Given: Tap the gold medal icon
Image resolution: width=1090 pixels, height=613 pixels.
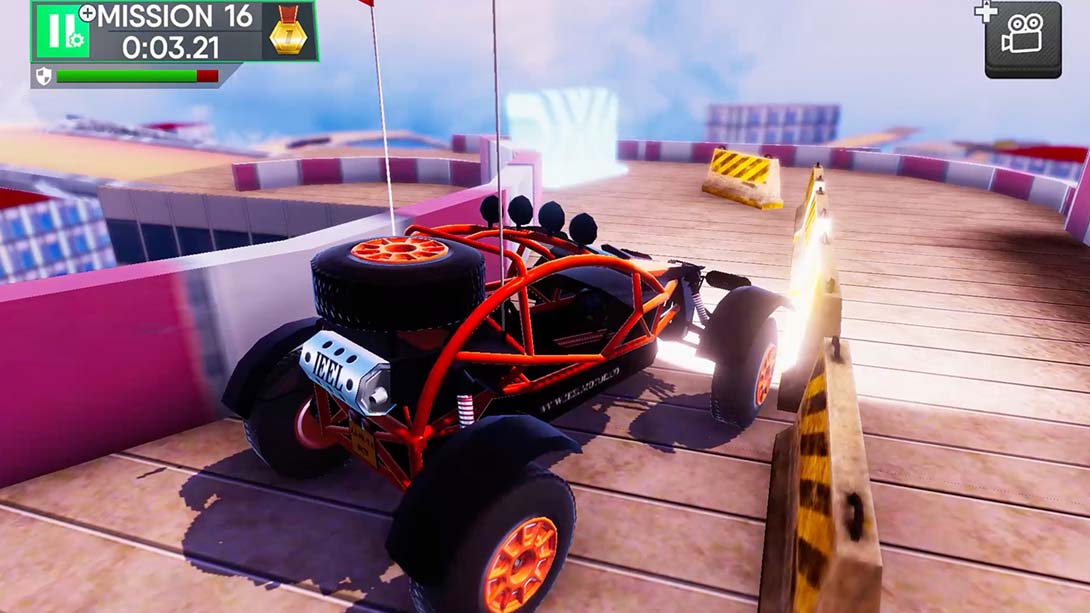Looking at the screenshot, I should tap(291, 32).
